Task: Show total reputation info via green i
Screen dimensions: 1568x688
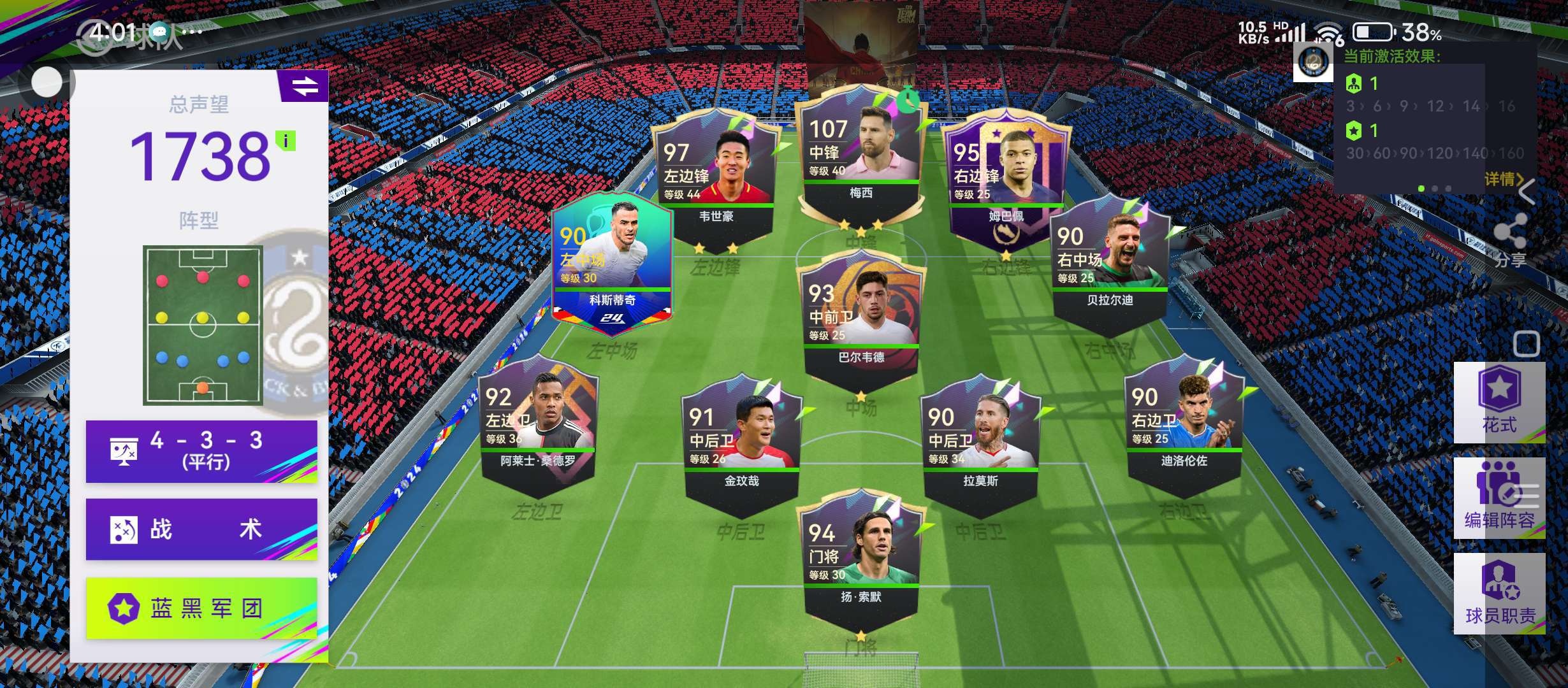Action: click(286, 141)
